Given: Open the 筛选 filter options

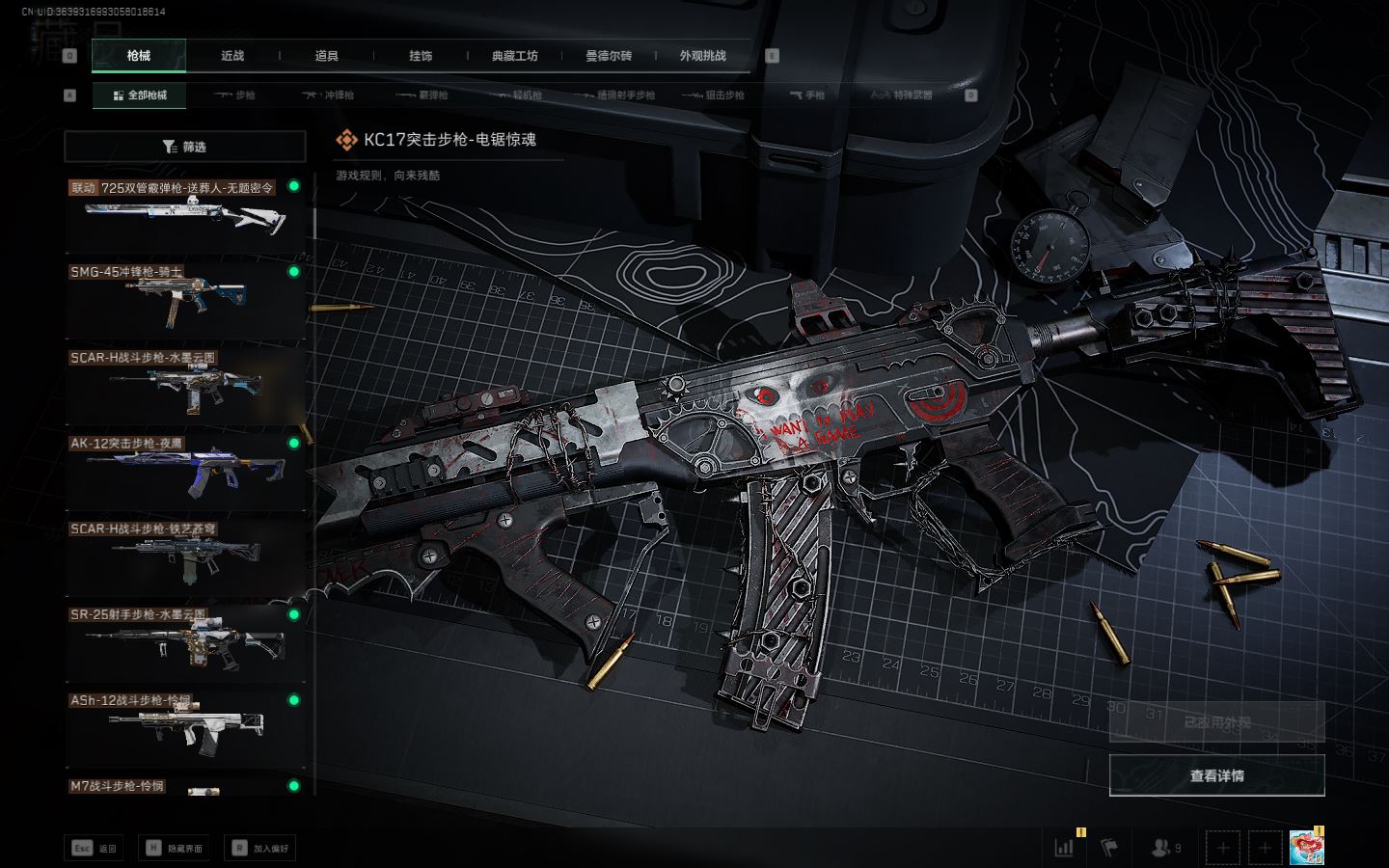Looking at the screenshot, I should point(185,147).
